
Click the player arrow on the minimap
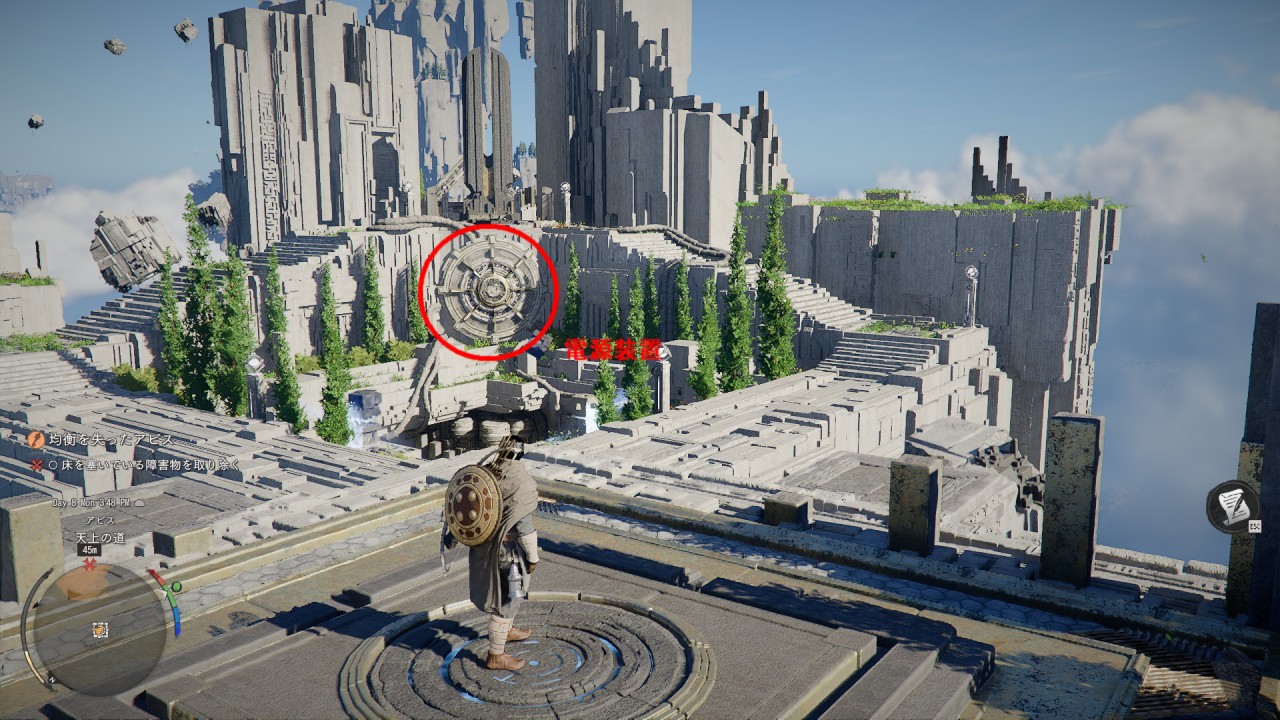click(x=100, y=630)
